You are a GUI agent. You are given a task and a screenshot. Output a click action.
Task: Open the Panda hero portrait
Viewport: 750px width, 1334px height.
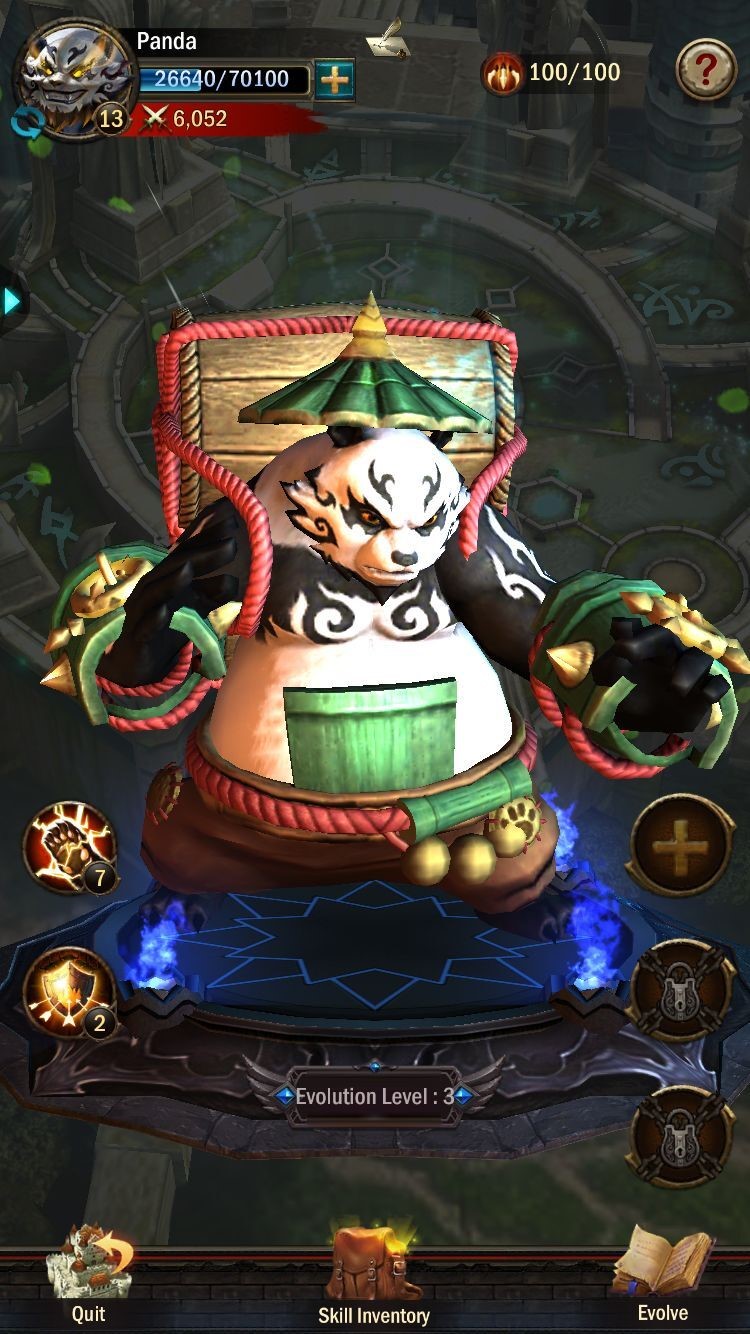[72, 78]
